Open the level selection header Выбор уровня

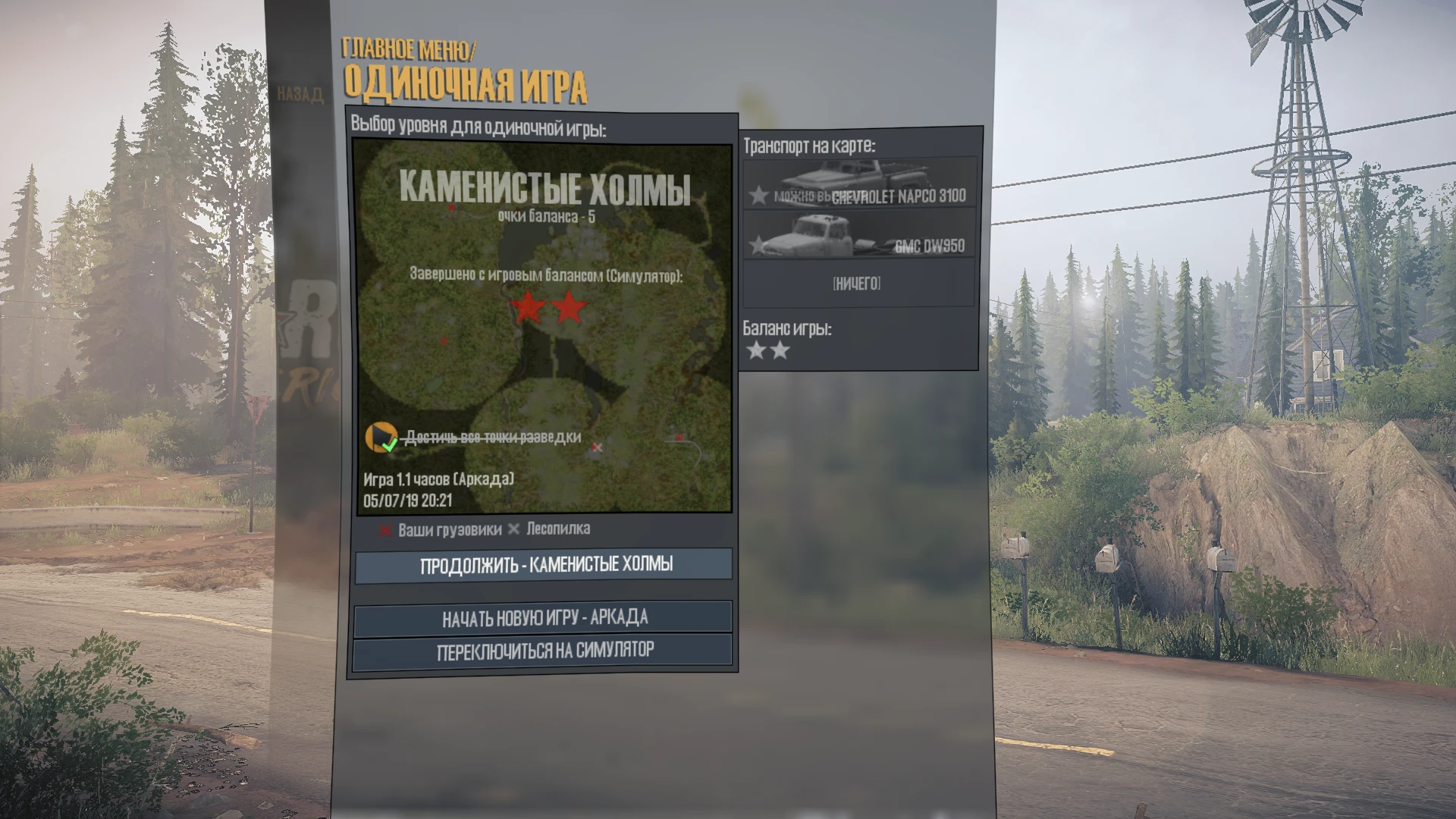click(x=480, y=126)
